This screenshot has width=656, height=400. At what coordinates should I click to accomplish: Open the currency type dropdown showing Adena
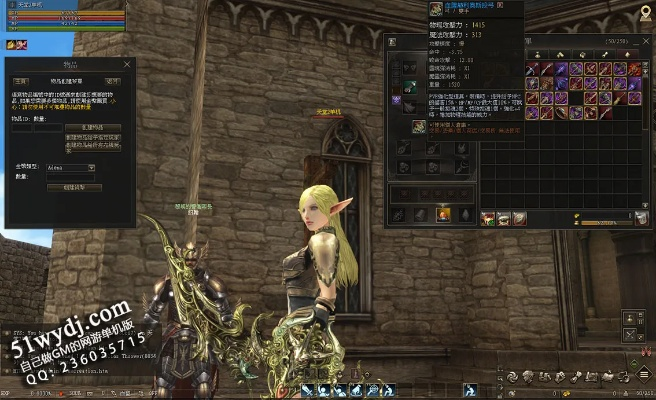(70, 167)
